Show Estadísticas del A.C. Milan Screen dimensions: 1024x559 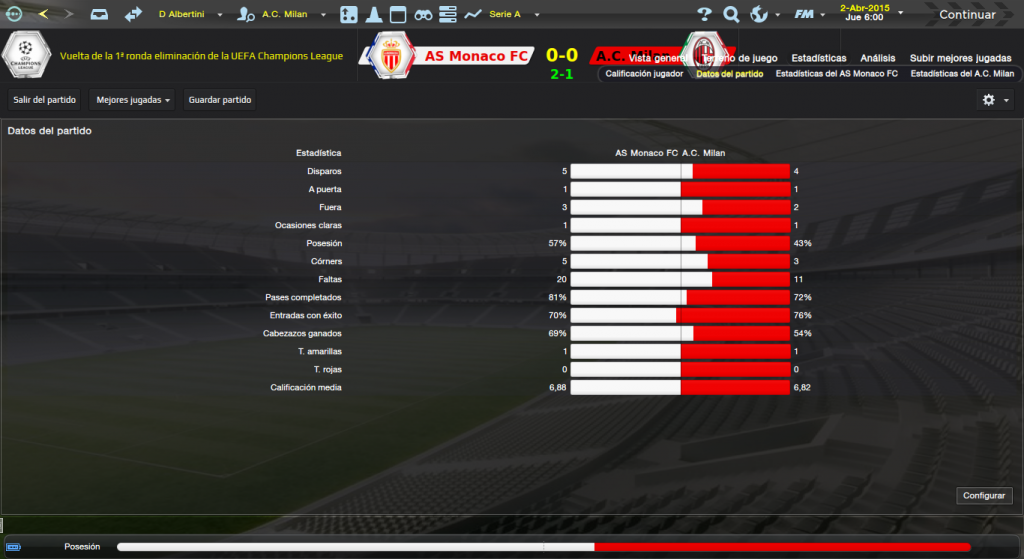point(962,74)
